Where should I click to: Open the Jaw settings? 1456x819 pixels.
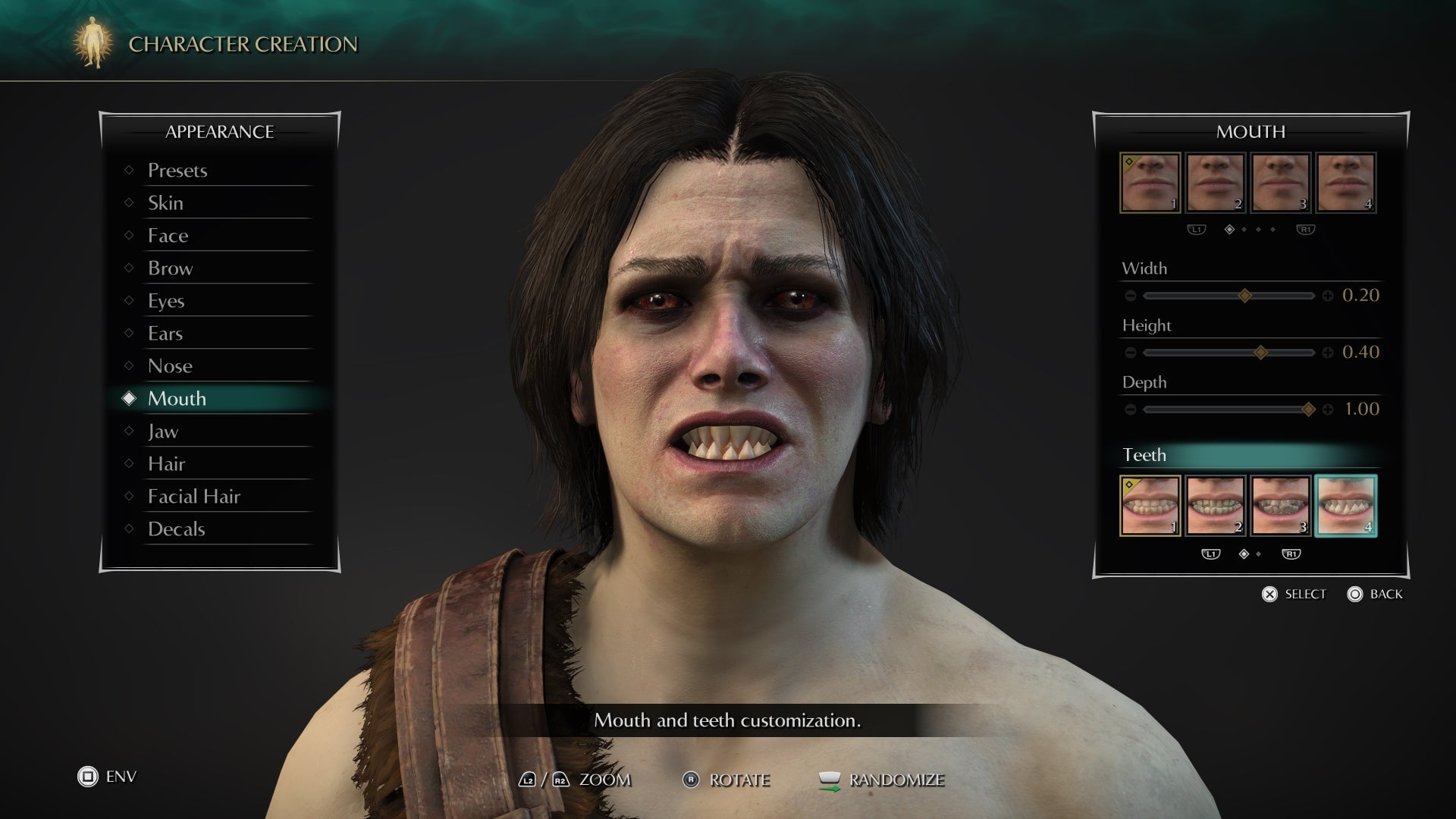coord(163,431)
